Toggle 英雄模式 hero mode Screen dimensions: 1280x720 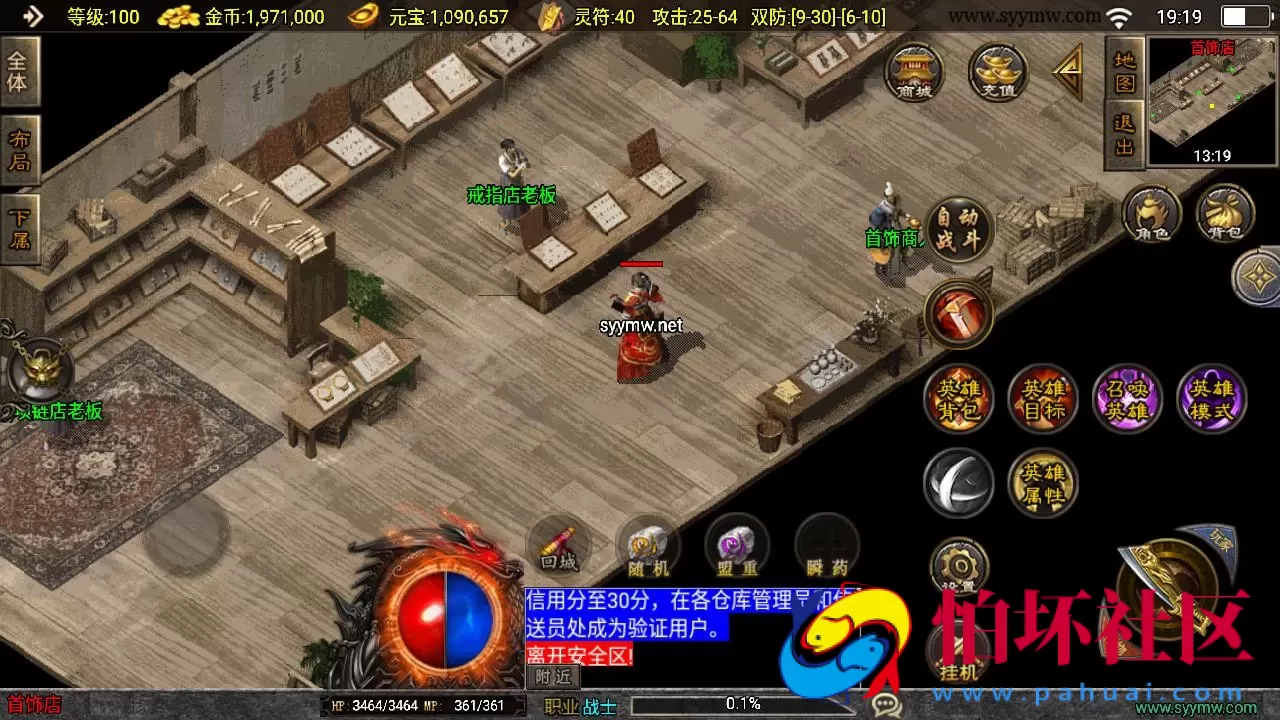[1211, 398]
